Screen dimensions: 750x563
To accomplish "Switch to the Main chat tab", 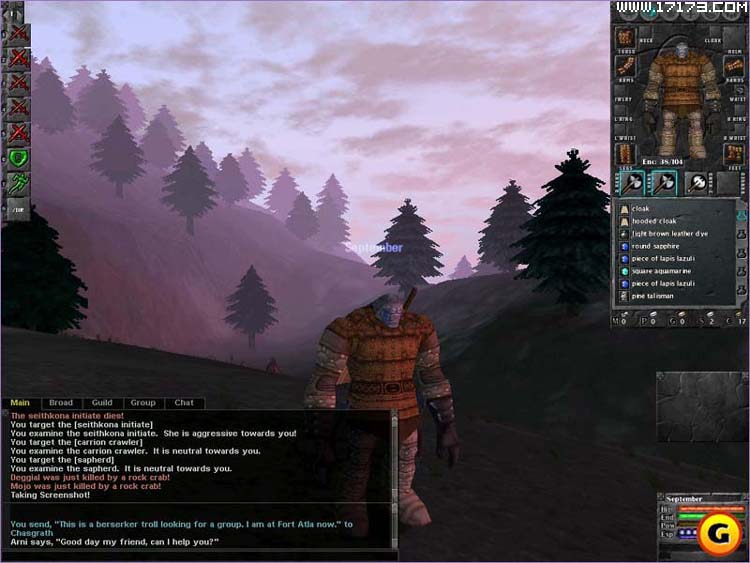I will pyautogui.click(x=20, y=403).
